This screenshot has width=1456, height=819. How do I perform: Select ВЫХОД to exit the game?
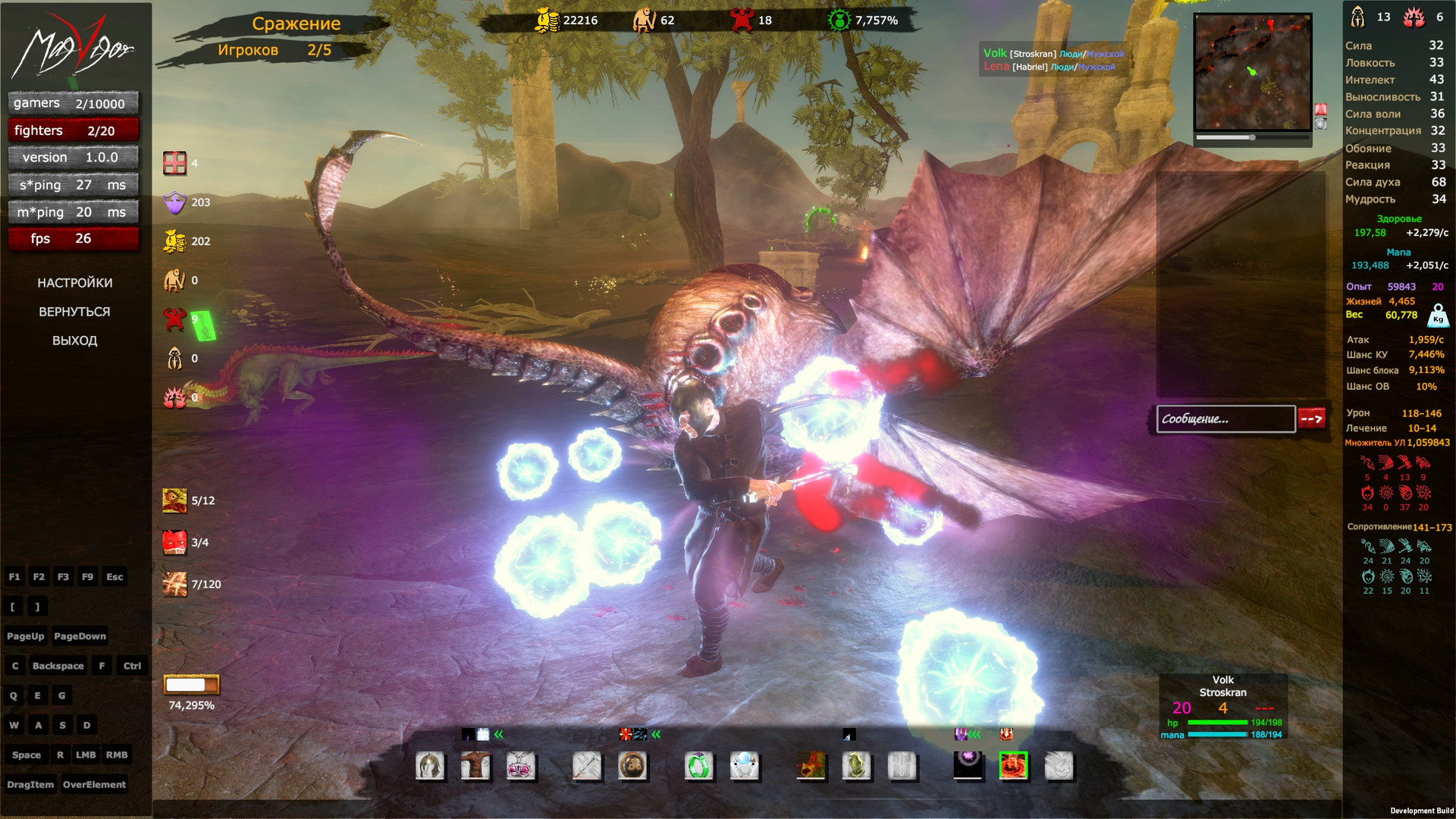tap(74, 340)
